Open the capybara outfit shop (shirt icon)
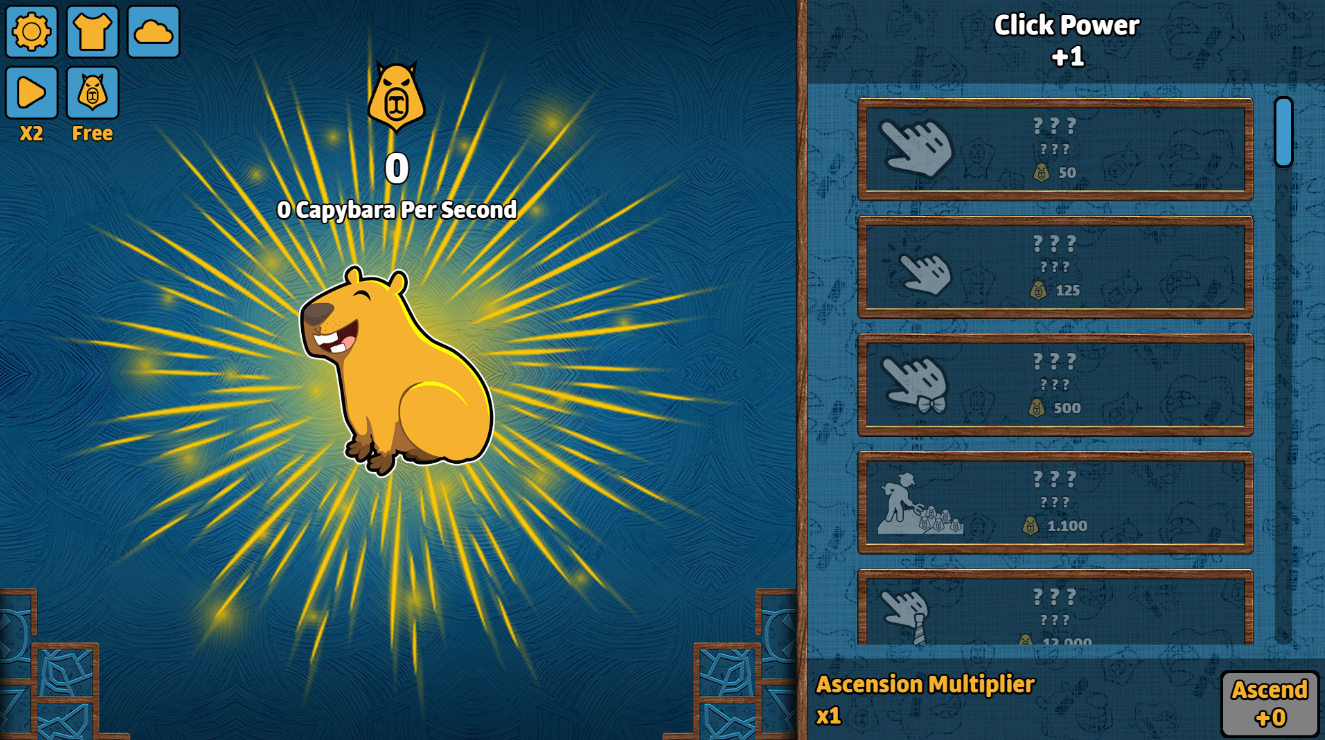This screenshot has width=1325, height=740. [91, 32]
